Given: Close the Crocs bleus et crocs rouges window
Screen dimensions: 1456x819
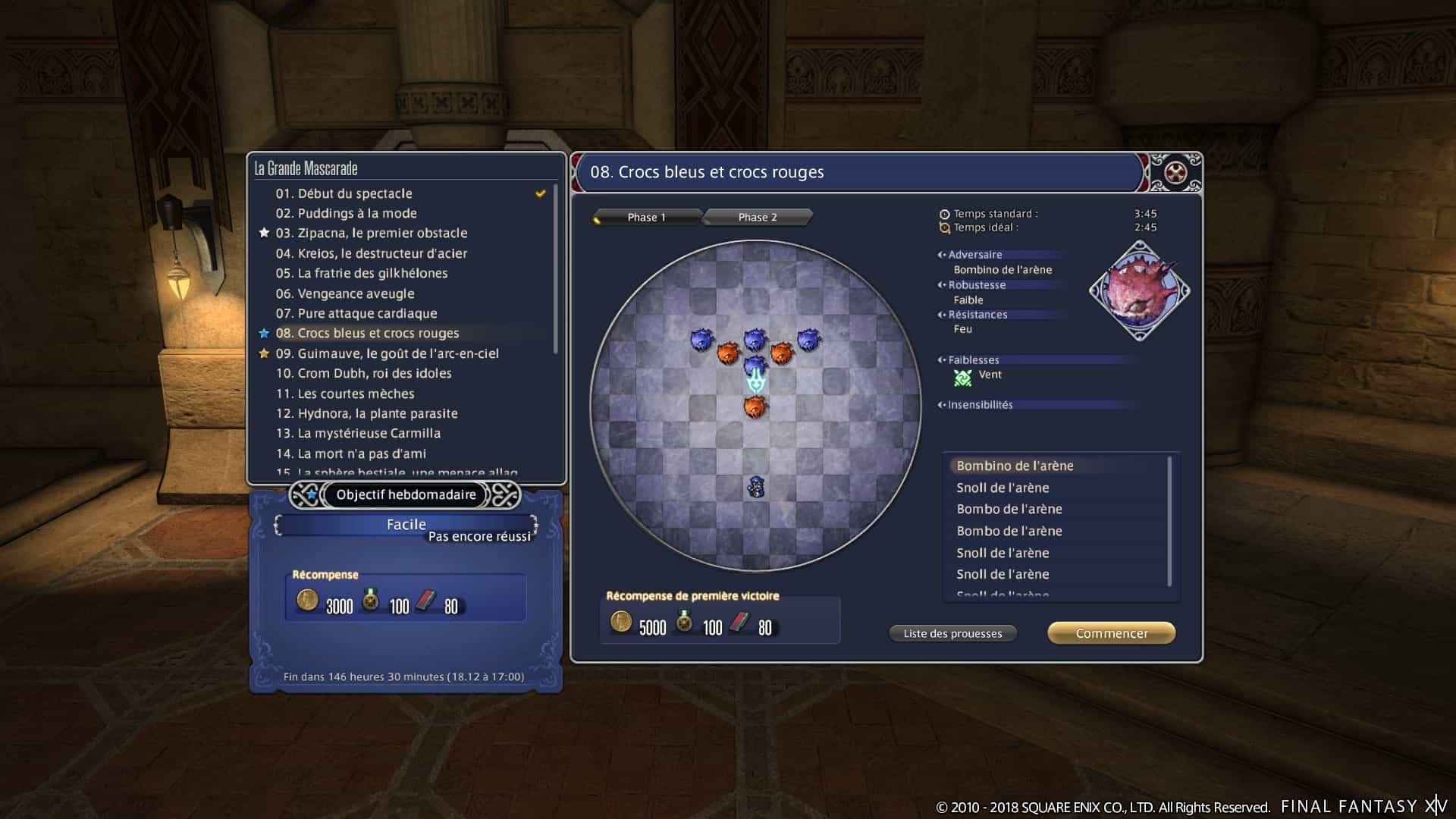Looking at the screenshot, I should [x=1175, y=172].
